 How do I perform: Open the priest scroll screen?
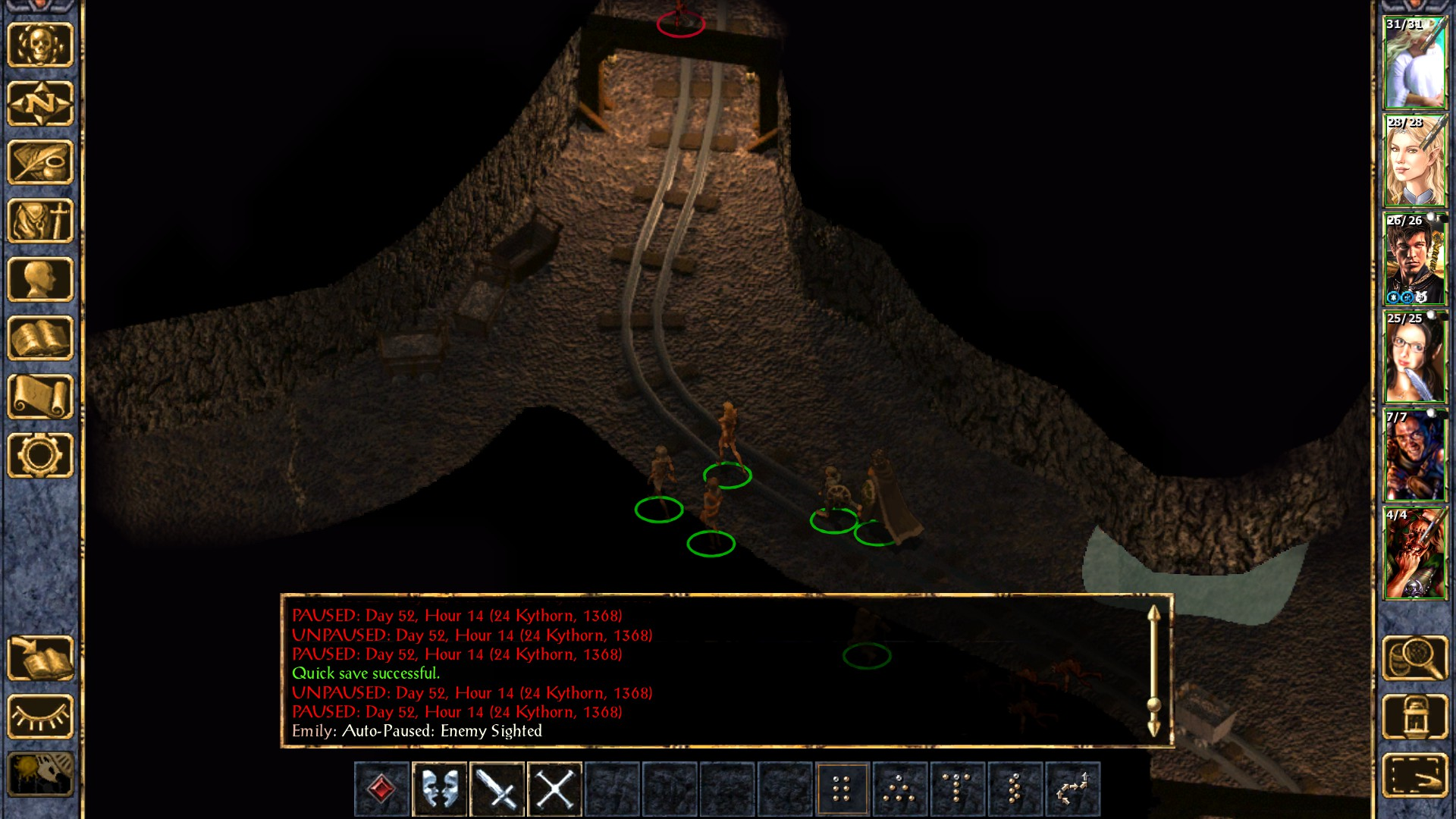(x=40, y=397)
